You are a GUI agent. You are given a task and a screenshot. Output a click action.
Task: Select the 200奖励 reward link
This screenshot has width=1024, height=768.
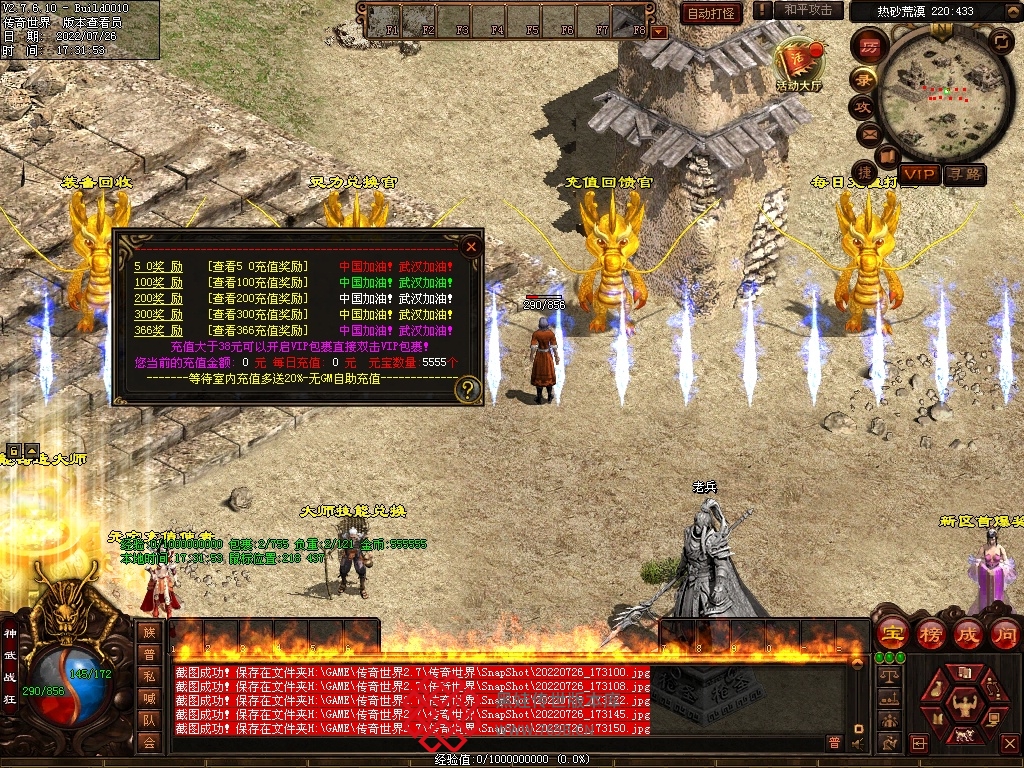click(x=159, y=299)
